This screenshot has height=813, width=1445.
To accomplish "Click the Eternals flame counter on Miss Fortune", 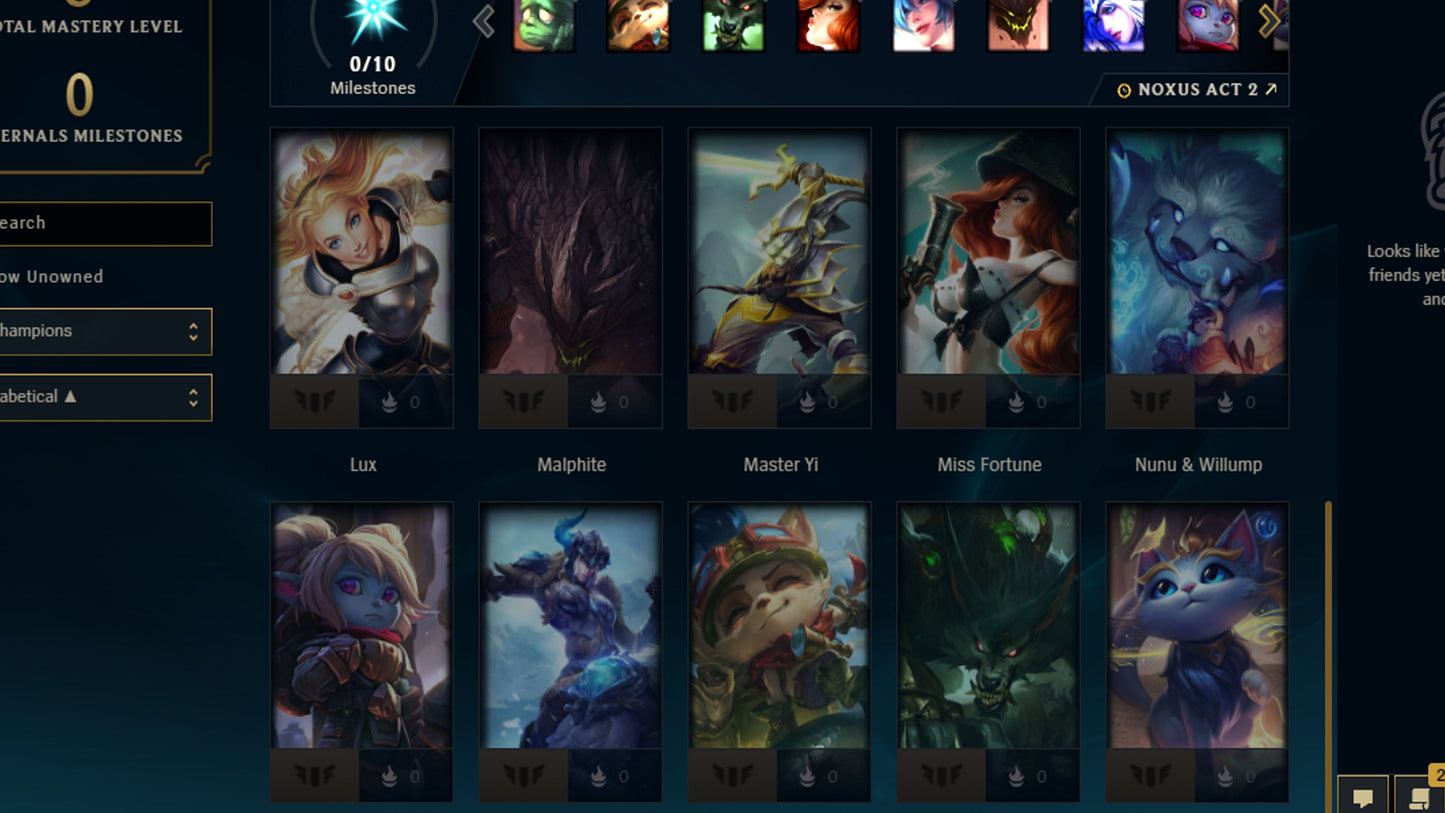I will pyautogui.click(x=1017, y=401).
